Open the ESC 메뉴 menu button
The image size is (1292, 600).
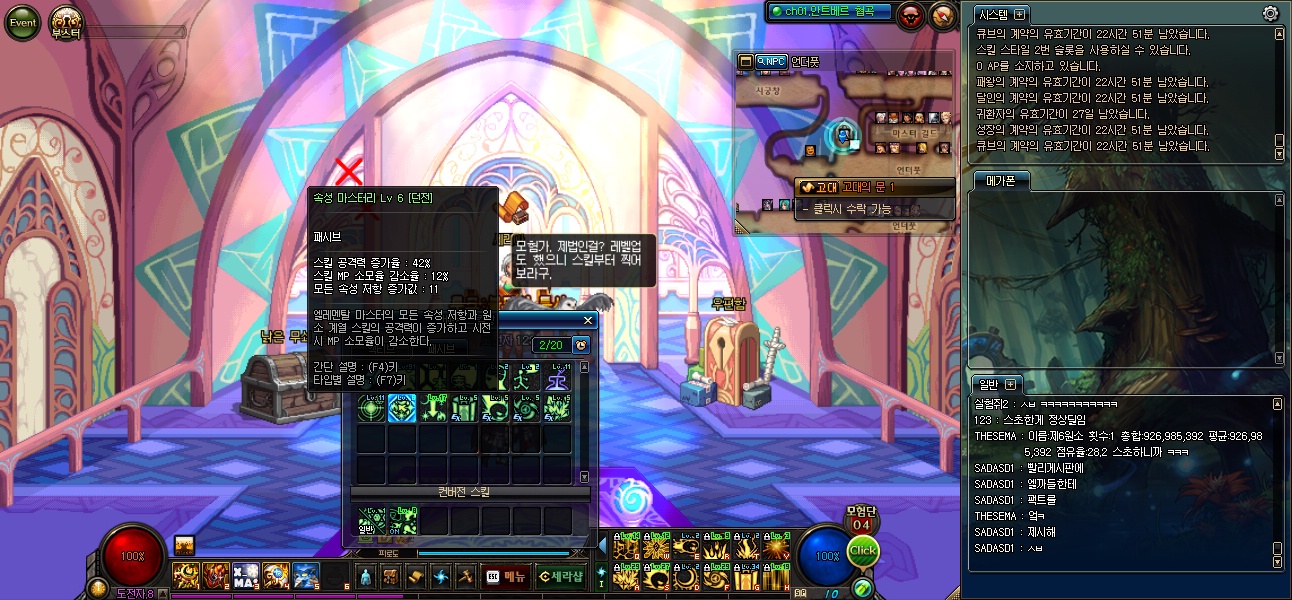(505, 576)
